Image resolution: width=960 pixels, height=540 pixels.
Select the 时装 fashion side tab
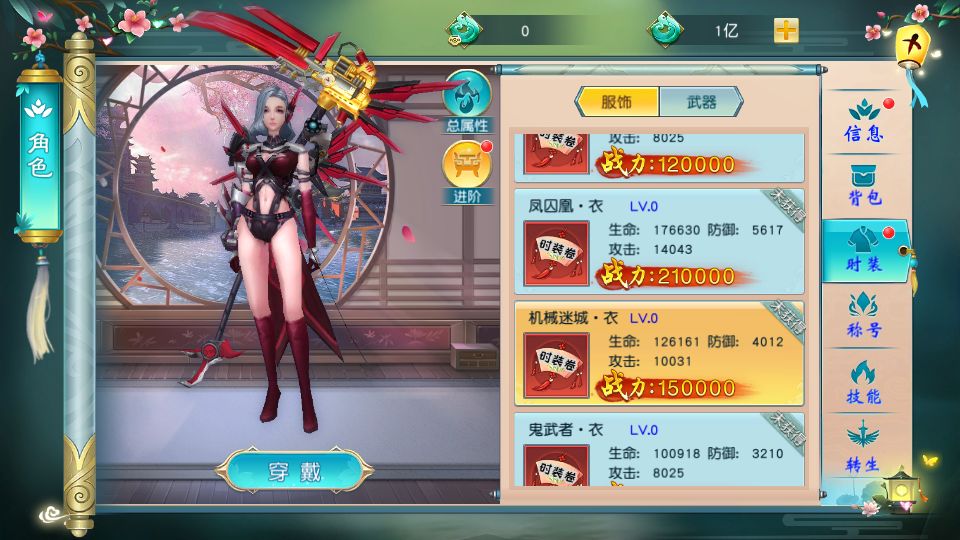tap(863, 252)
